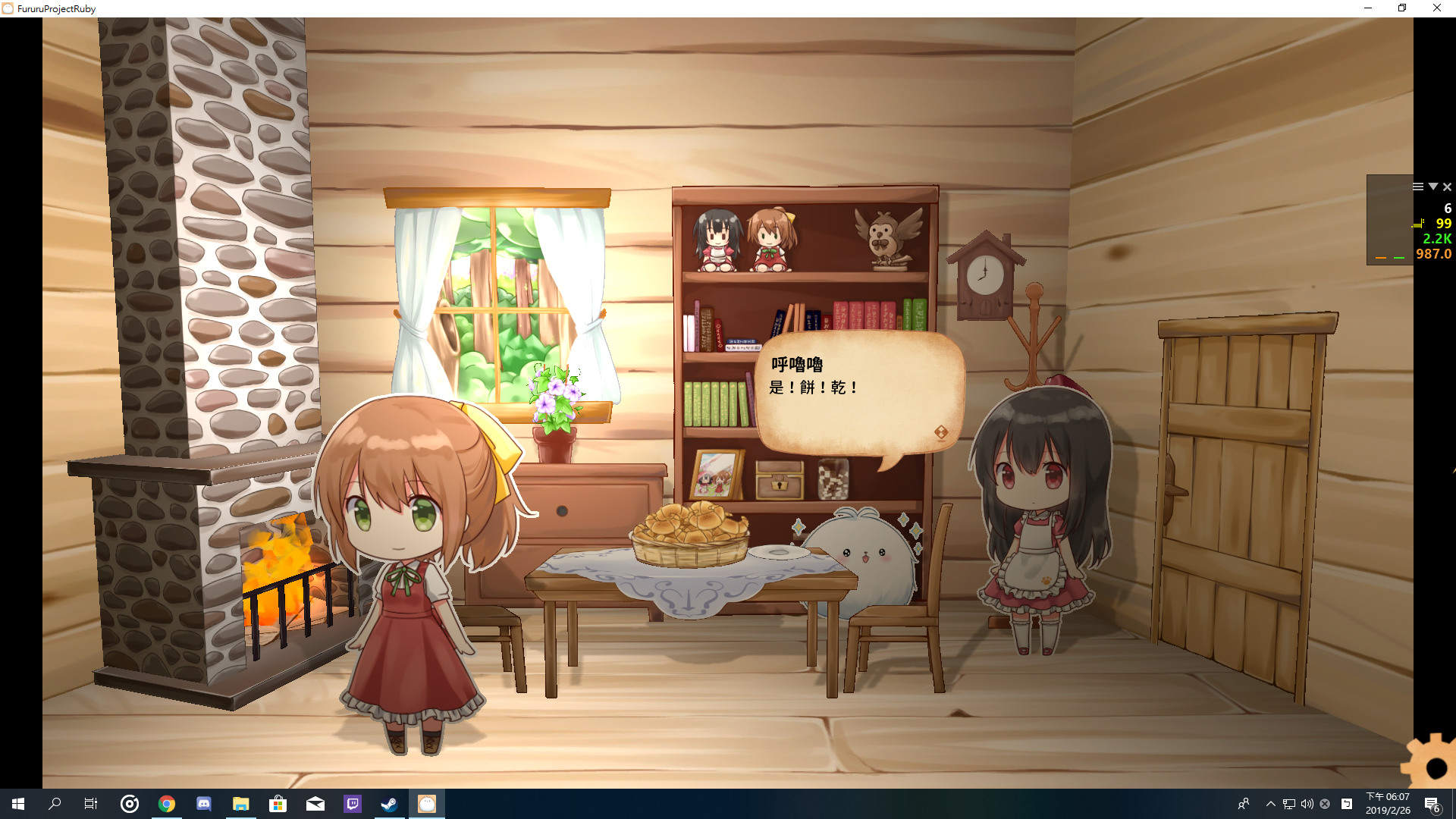The image size is (1456, 819).
Task: Open the network flyout from the system tray
Action: [x=1288, y=805]
